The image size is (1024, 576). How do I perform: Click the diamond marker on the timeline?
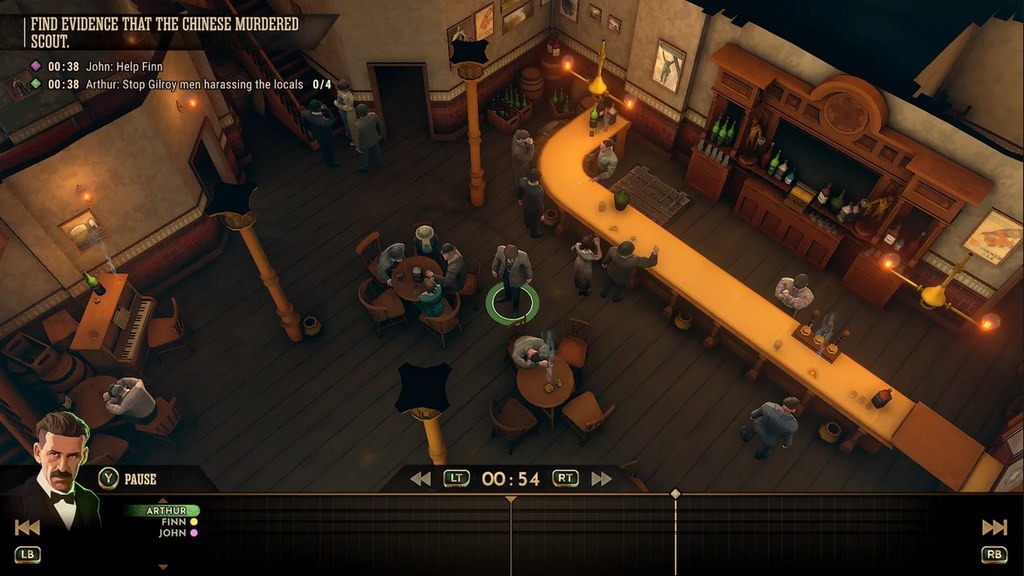click(675, 493)
